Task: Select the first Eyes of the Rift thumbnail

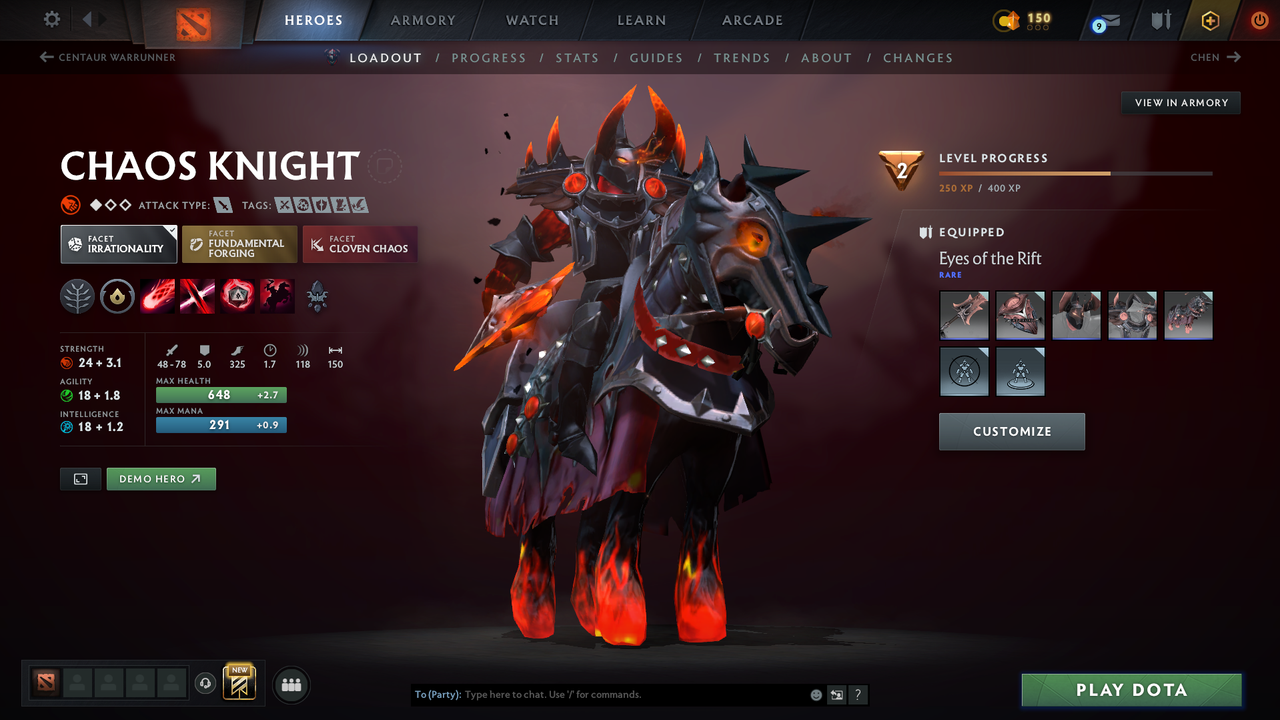Action: (964, 315)
